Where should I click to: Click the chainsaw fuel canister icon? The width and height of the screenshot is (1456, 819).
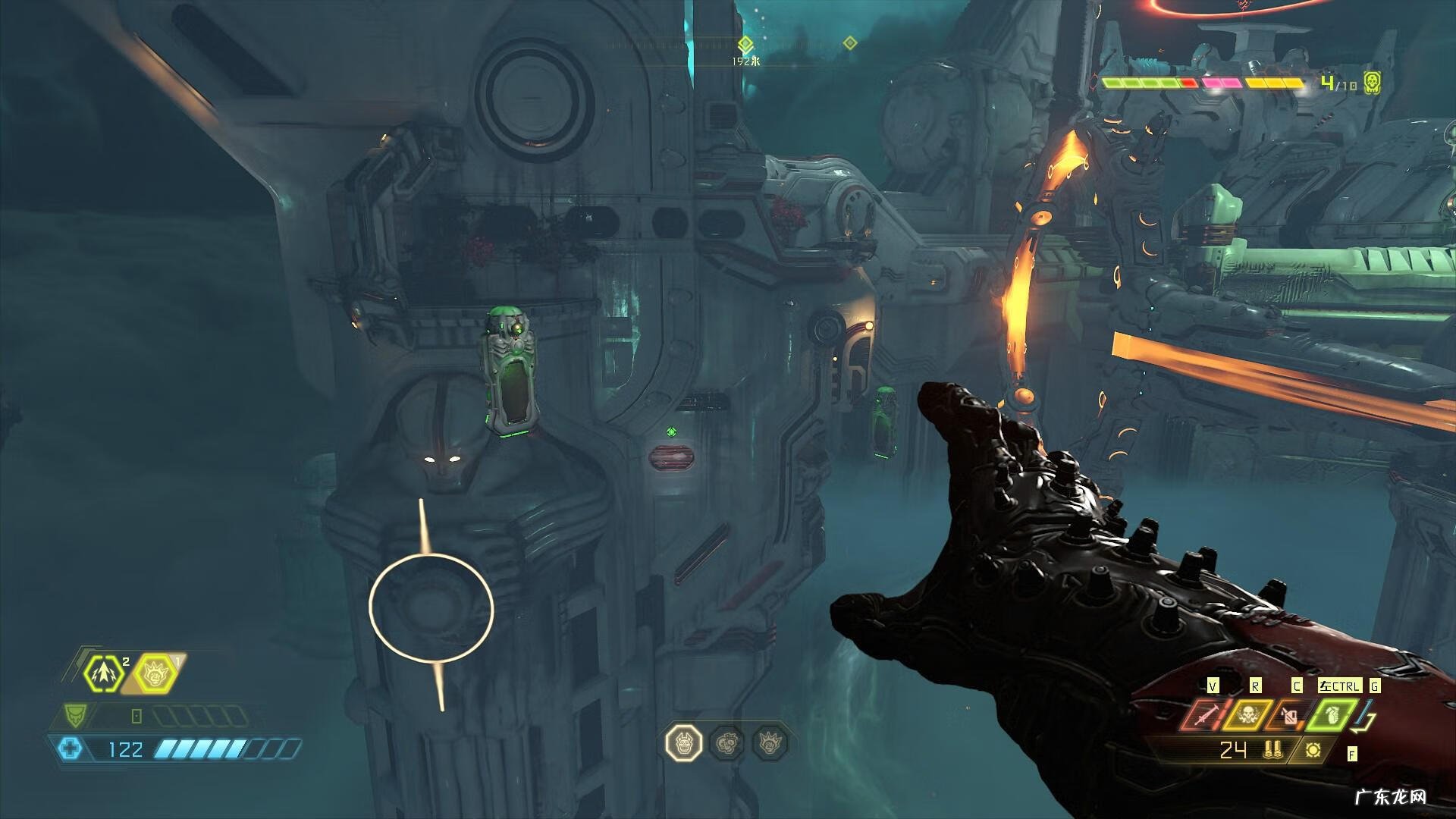tap(1289, 715)
